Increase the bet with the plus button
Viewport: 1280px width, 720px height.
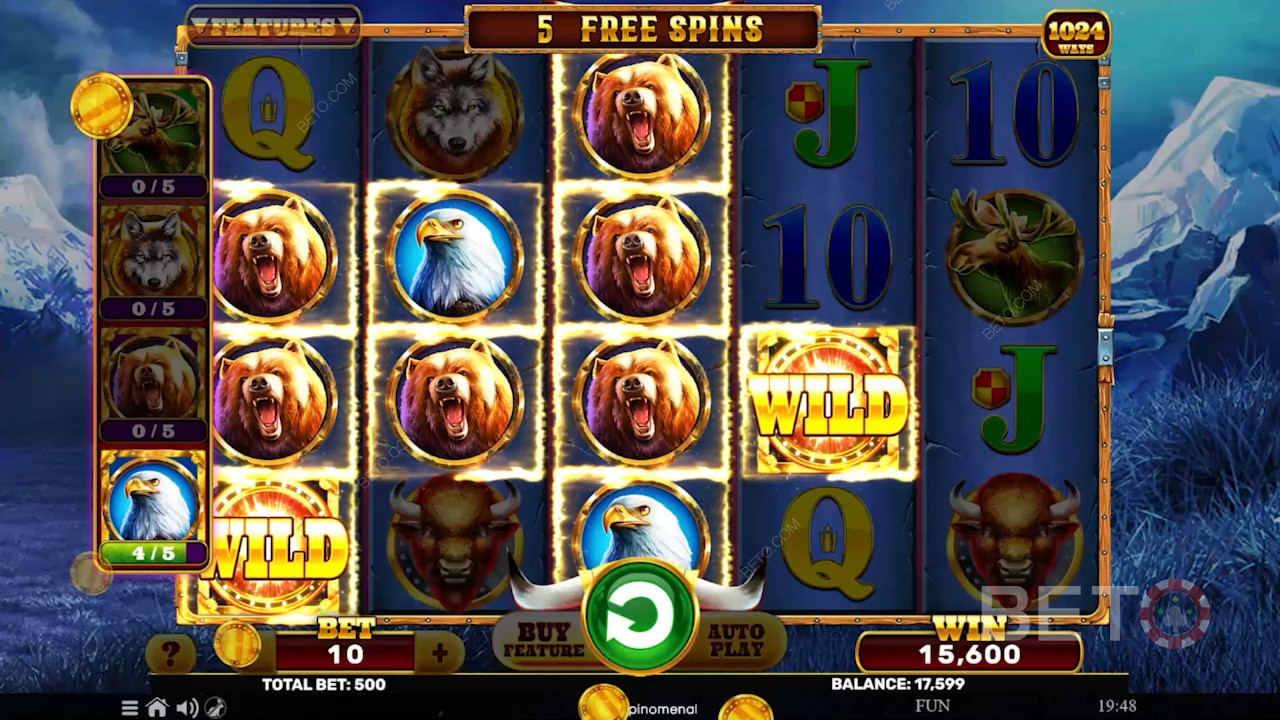click(x=439, y=654)
